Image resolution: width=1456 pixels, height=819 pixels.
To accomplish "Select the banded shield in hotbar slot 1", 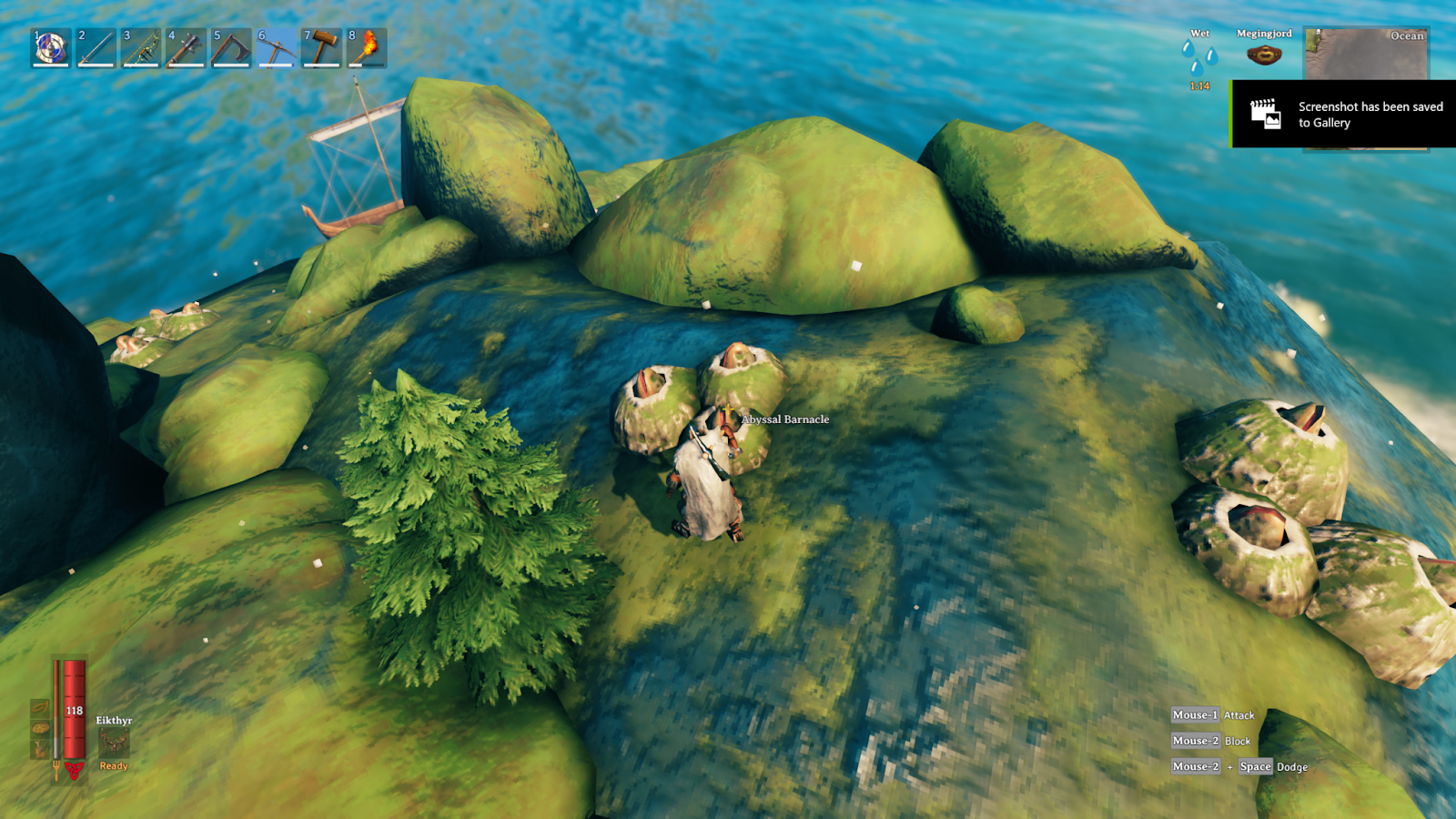I will (51, 47).
